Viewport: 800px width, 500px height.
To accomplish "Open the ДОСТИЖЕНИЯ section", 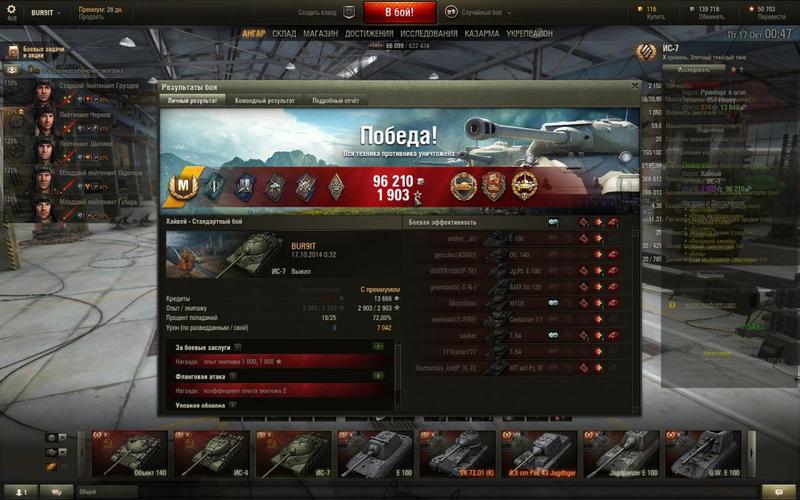I will click(x=369, y=33).
